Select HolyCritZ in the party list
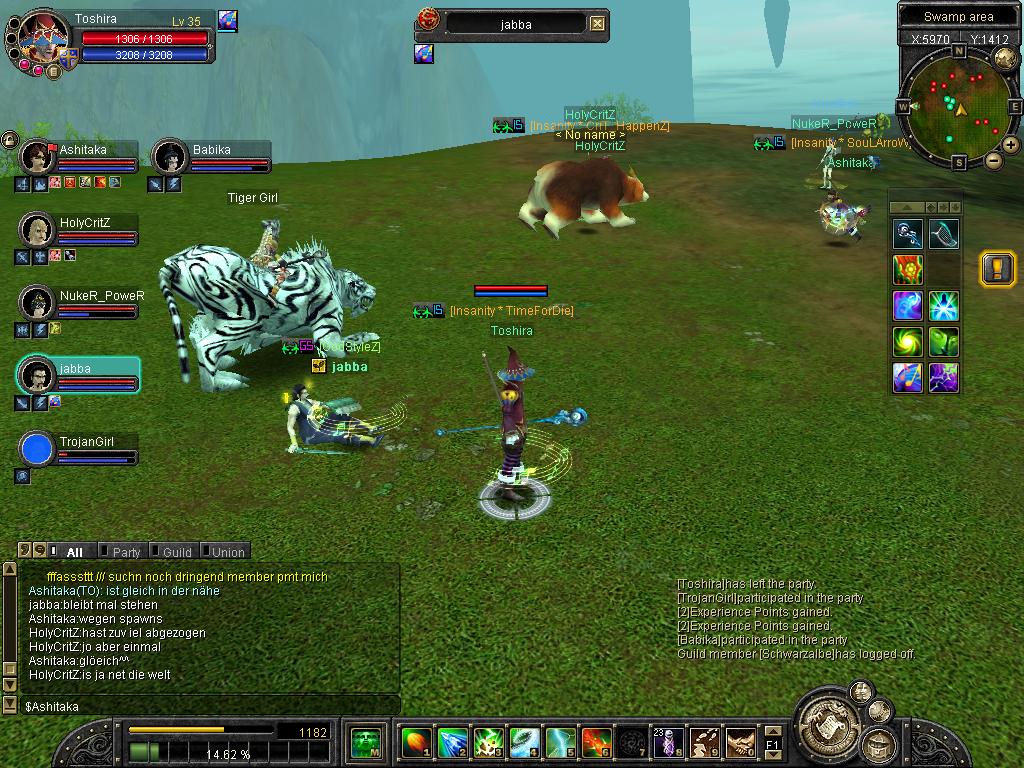Viewport: 1024px width, 768px height. [80, 230]
